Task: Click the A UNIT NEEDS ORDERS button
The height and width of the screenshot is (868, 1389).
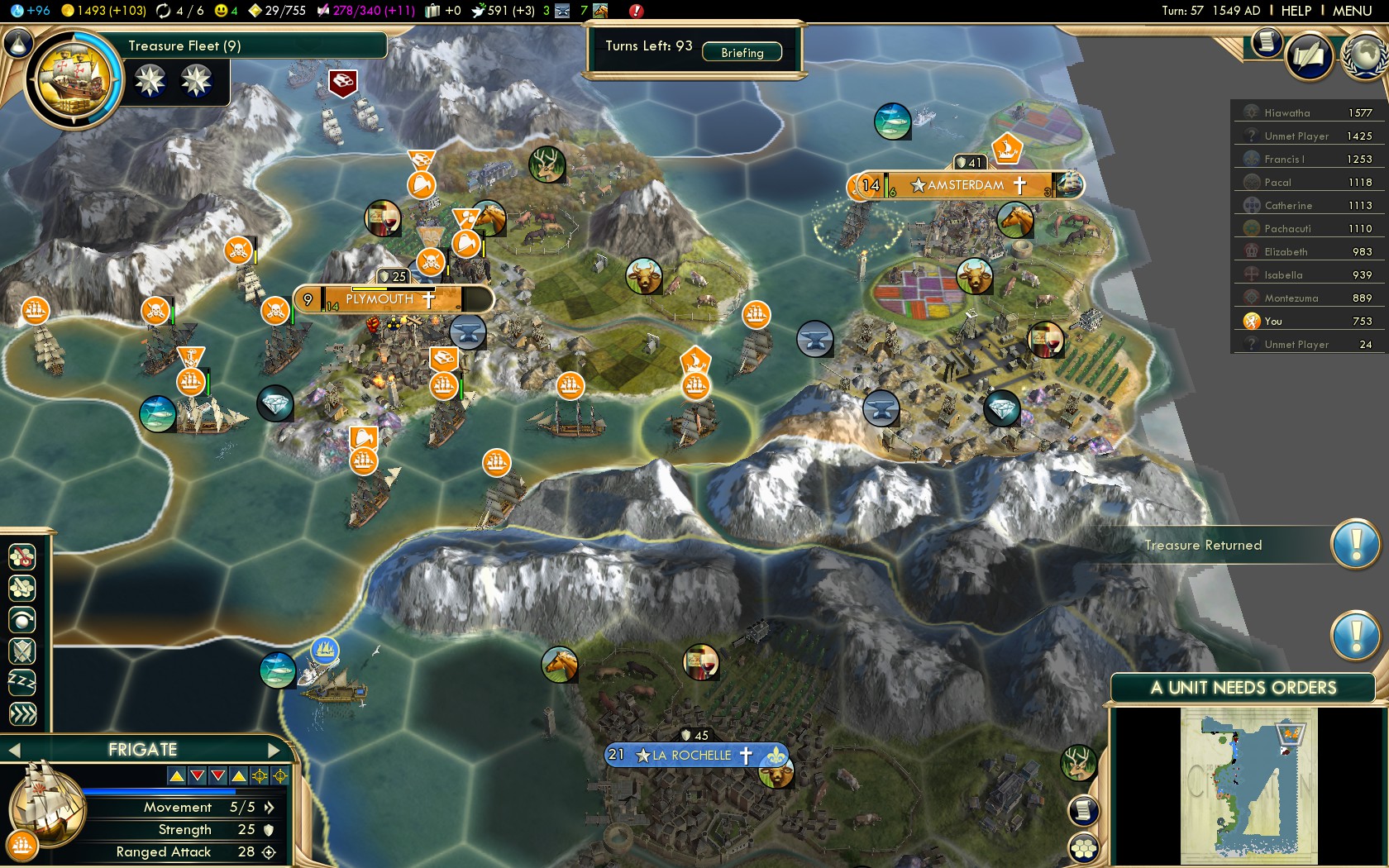Action: coord(1243,688)
